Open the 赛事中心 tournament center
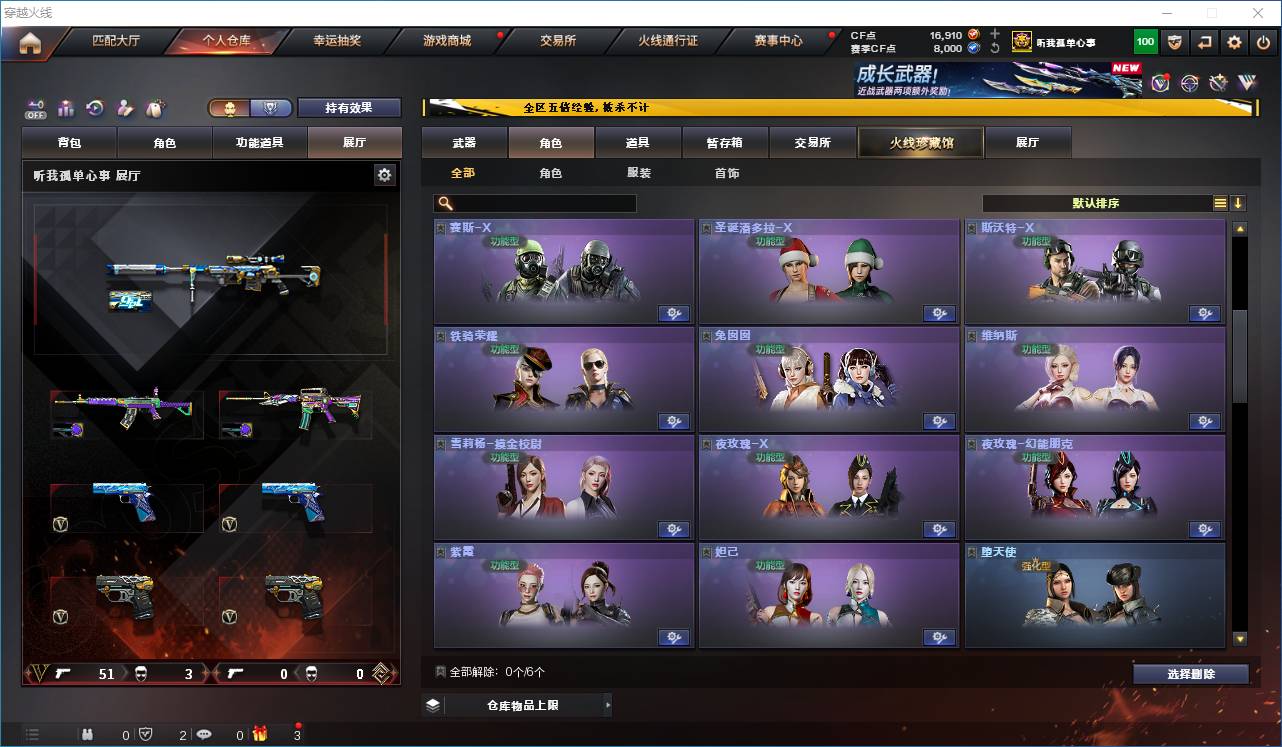 coord(778,41)
